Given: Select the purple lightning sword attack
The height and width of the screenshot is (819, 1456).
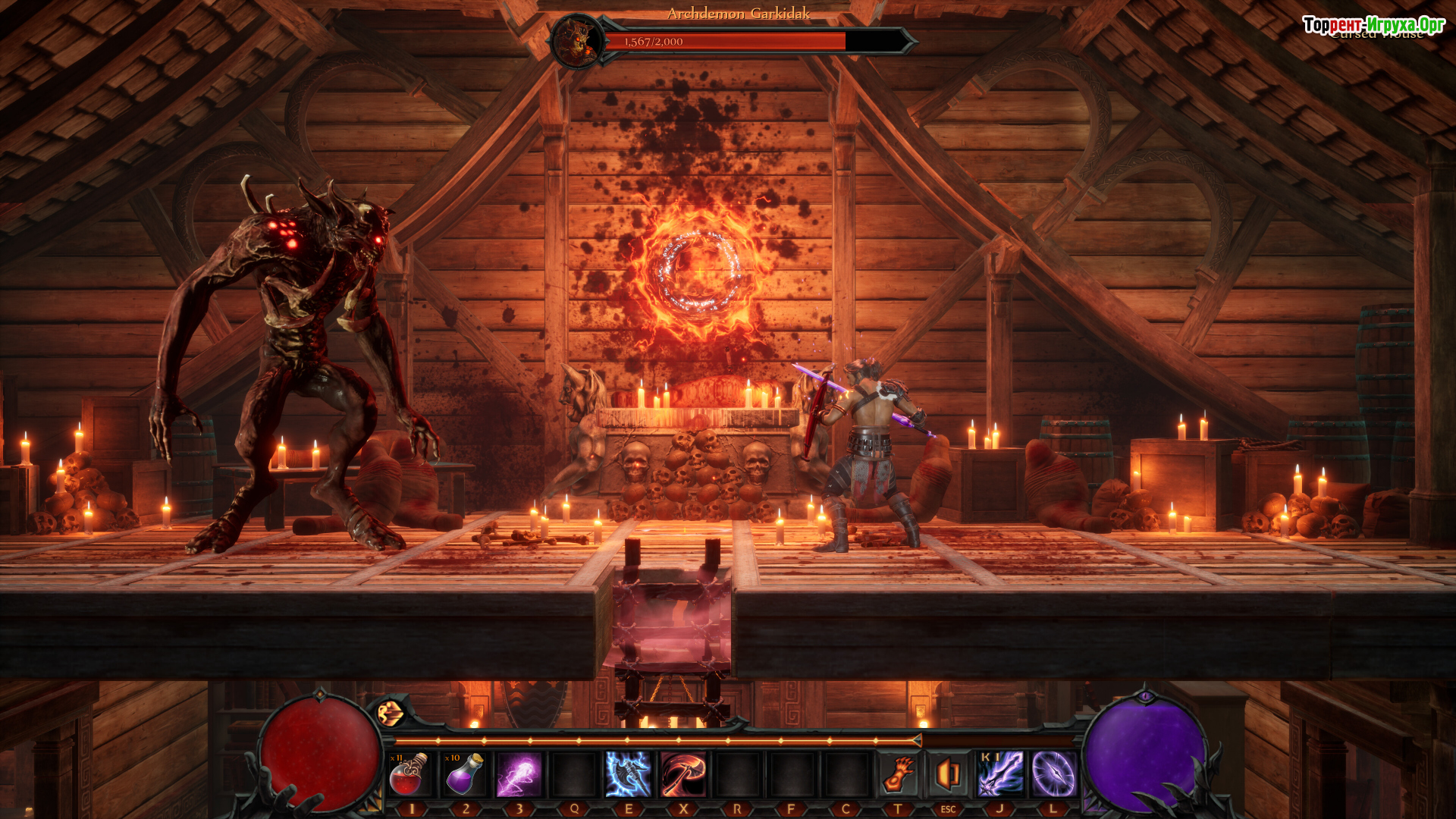Looking at the screenshot, I should point(1000,774).
